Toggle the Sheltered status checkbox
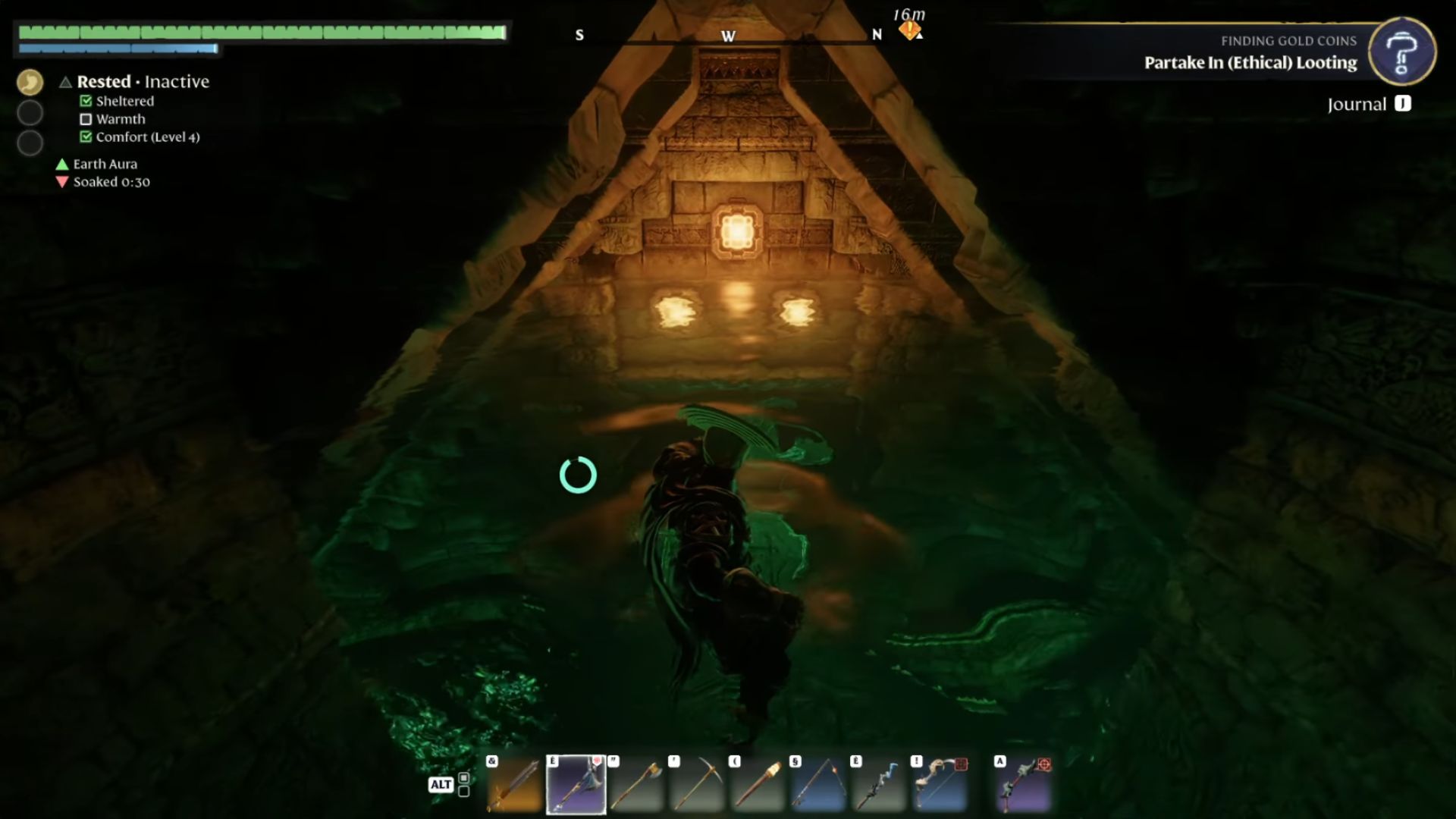Screen dimensions: 1456x819 (x=84, y=101)
